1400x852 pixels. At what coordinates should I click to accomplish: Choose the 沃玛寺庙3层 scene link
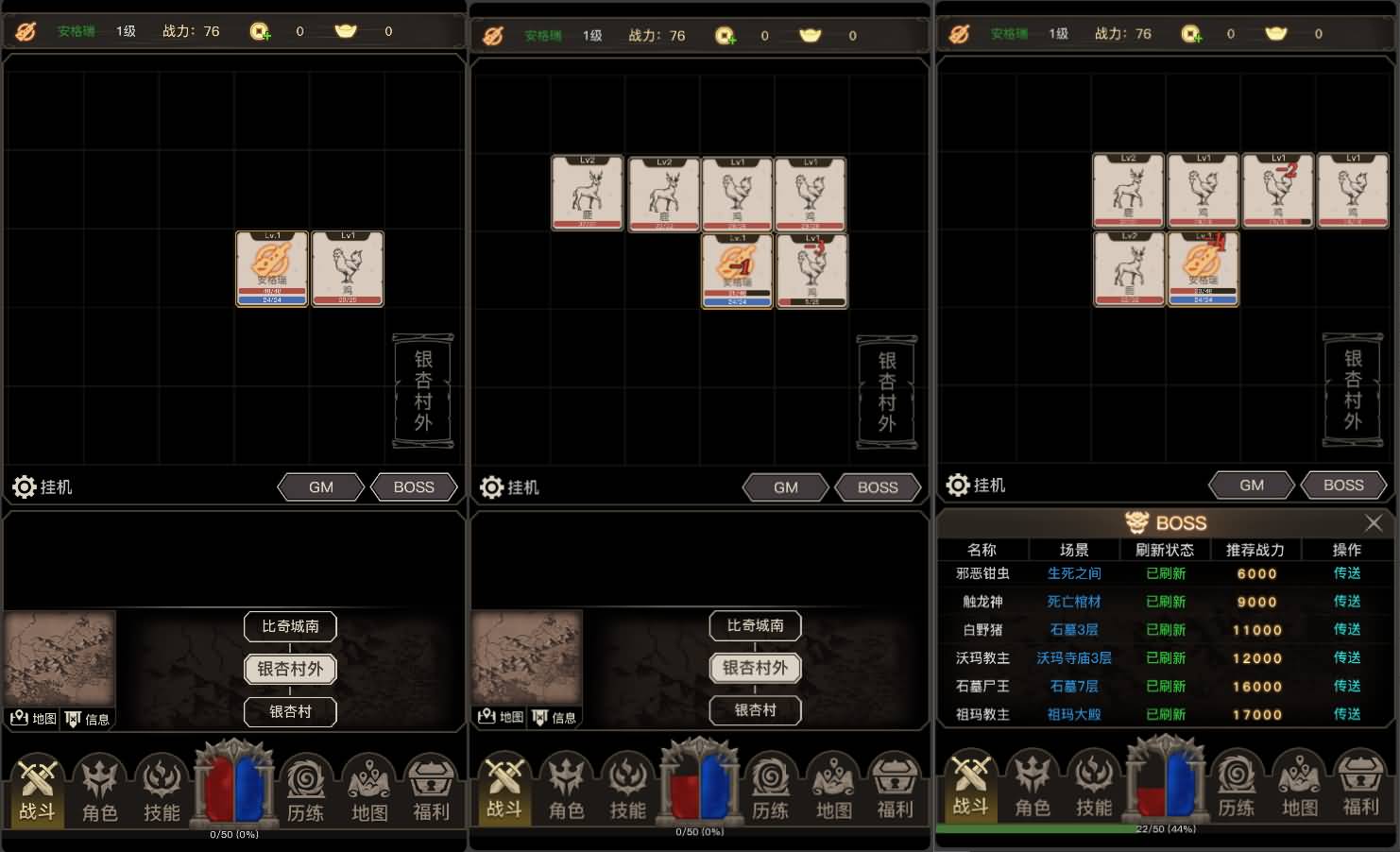pyautogui.click(x=1074, y=658)
